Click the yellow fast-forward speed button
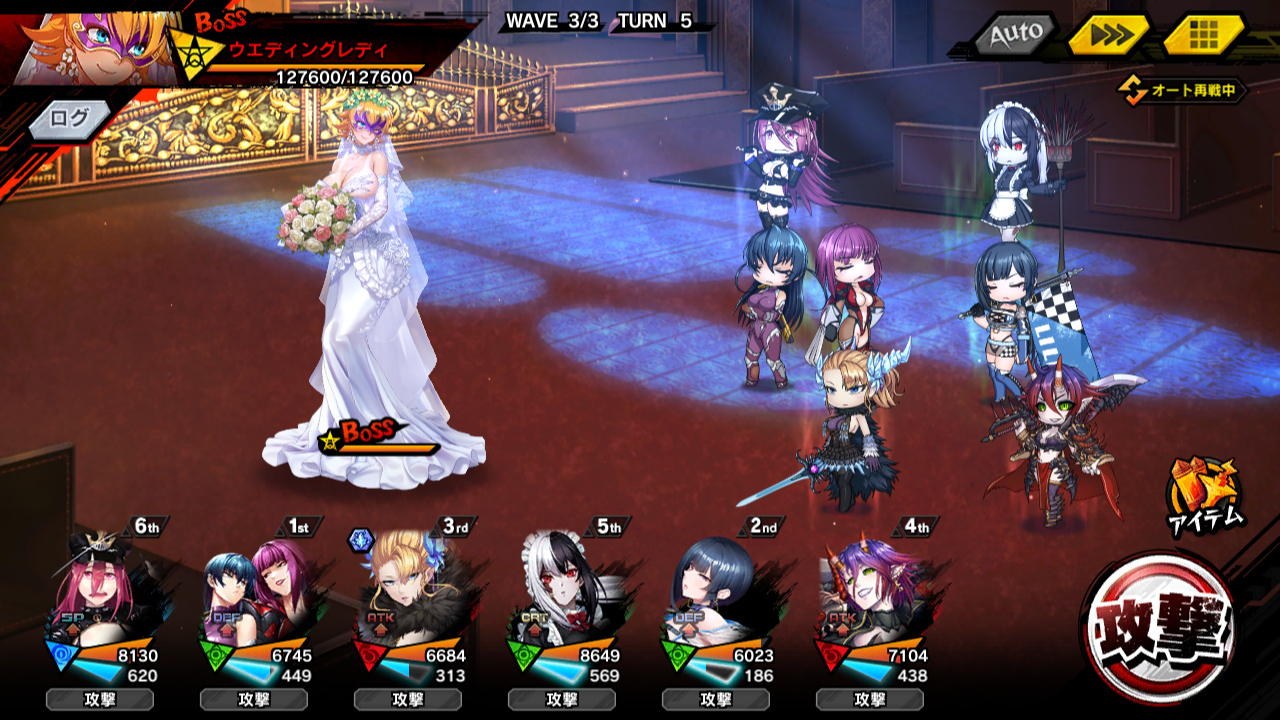The width and height of the screenshot is (1280, 720). (1109, 36)
